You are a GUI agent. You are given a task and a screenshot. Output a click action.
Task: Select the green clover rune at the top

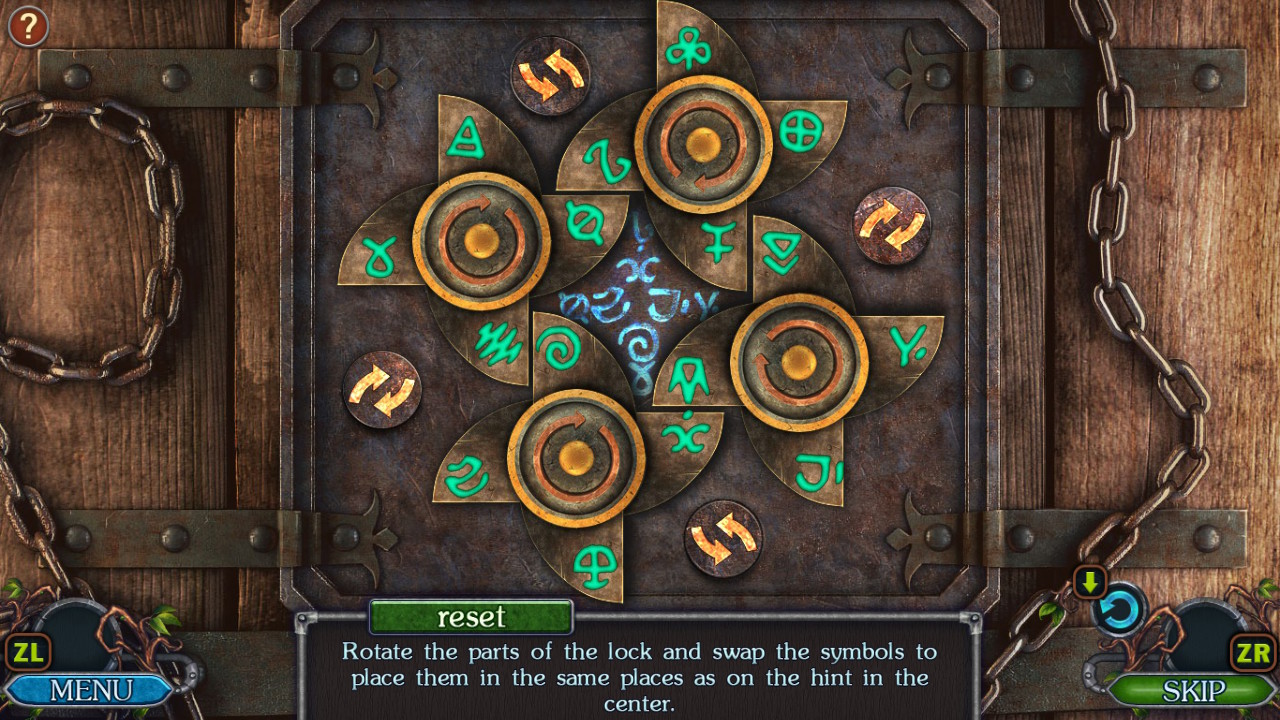(686, 47)
